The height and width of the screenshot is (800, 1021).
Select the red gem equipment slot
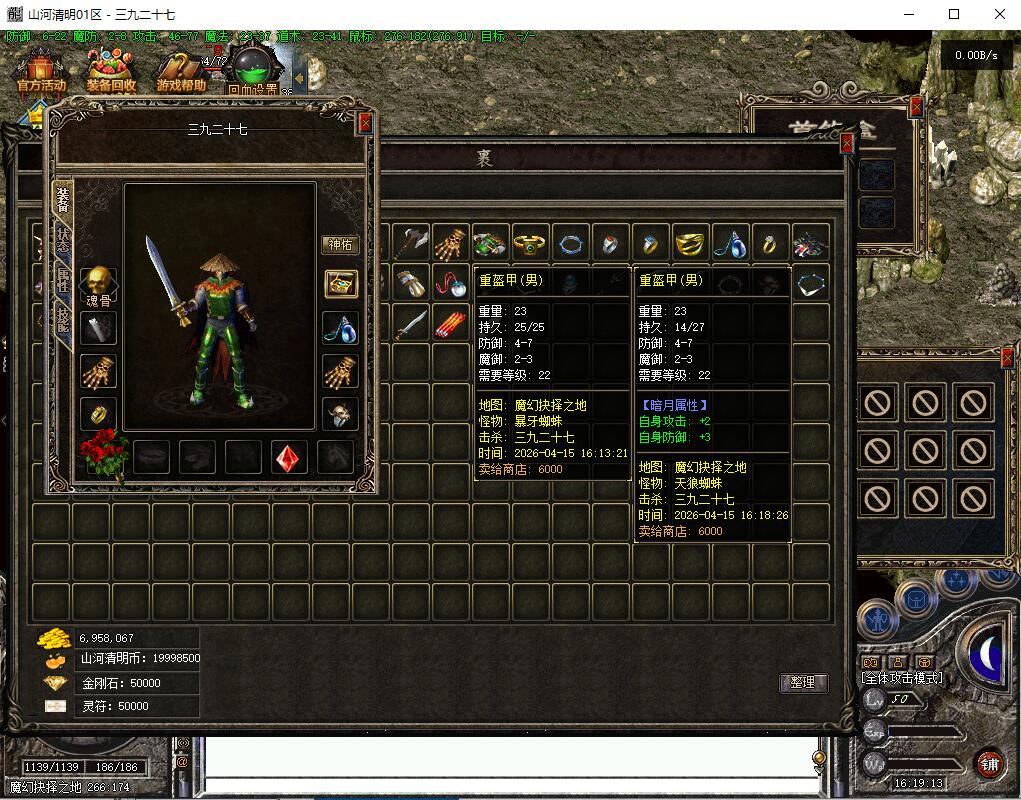click(290, 456)
